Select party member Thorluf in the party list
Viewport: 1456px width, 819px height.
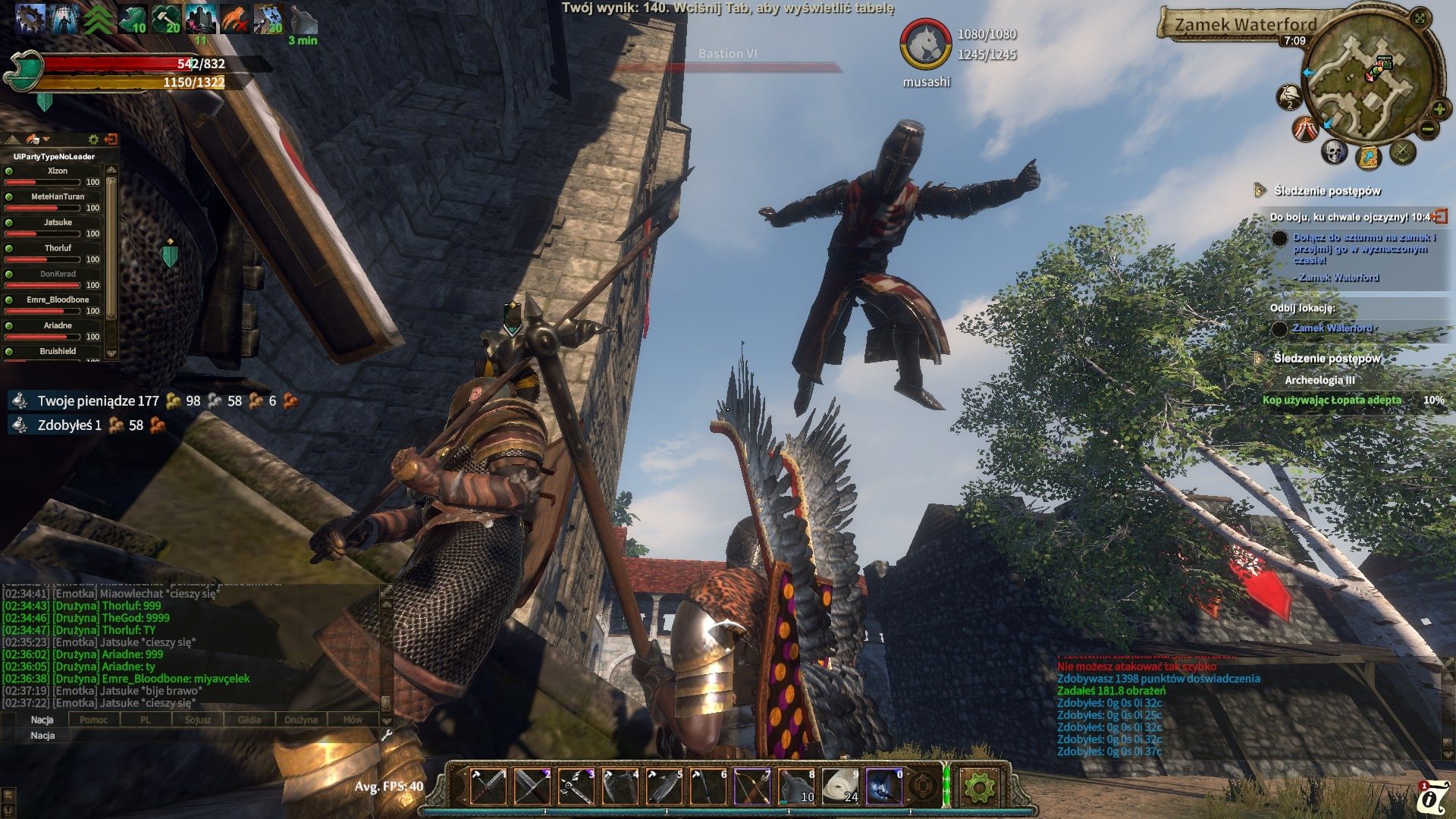click(58, 249)
